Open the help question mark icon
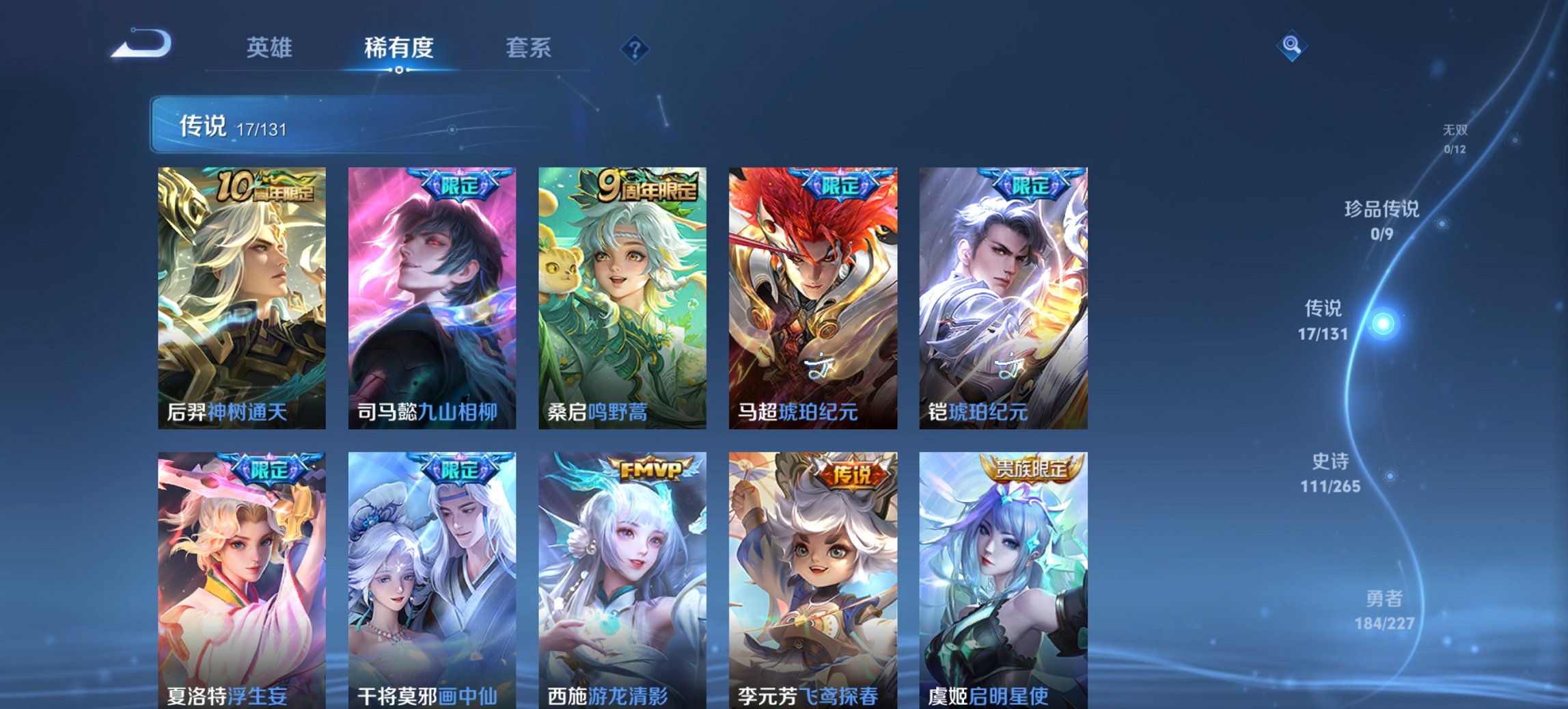 tap(635, 48)
